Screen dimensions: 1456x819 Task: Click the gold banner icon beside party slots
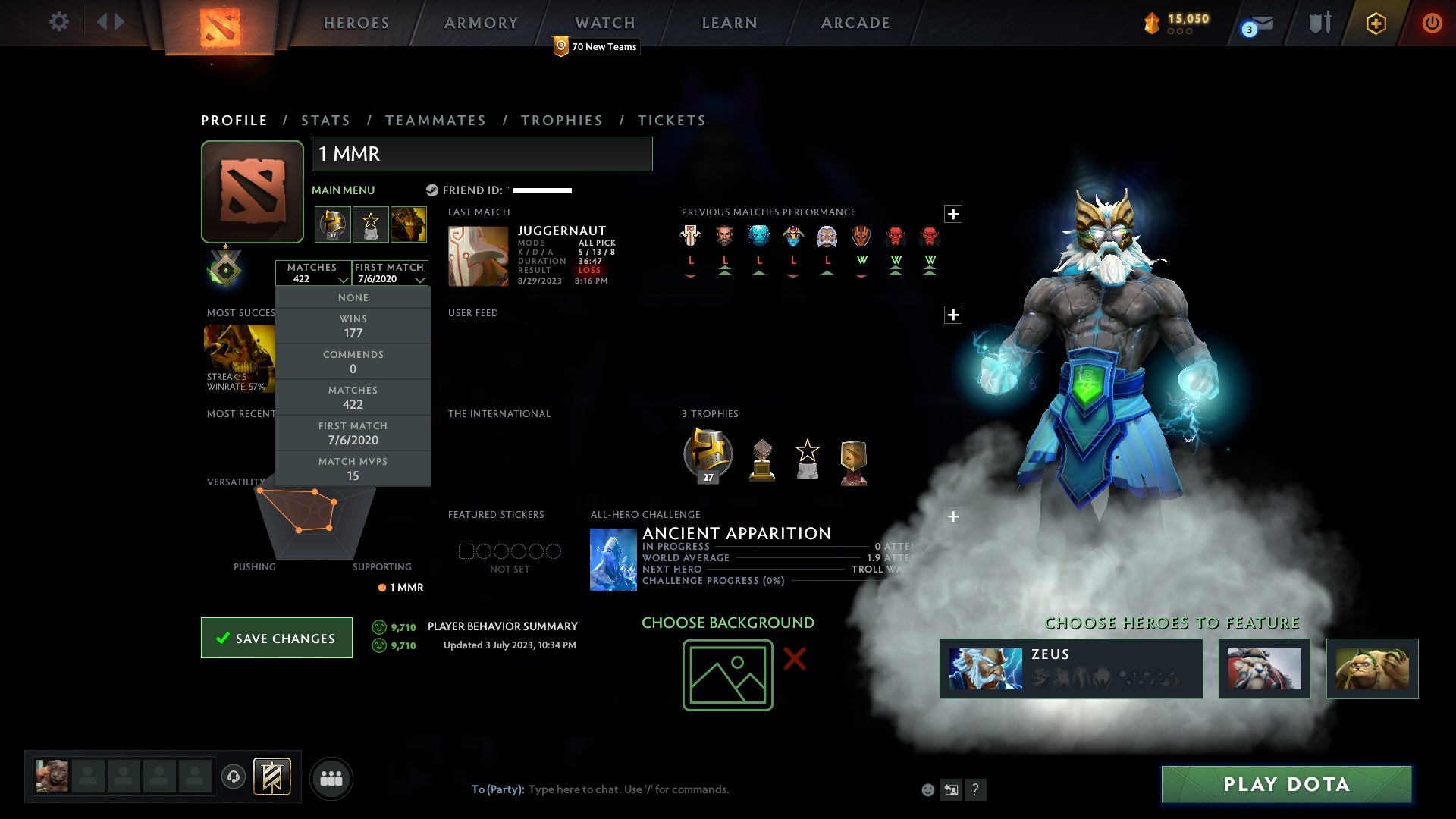coord(271,777)
